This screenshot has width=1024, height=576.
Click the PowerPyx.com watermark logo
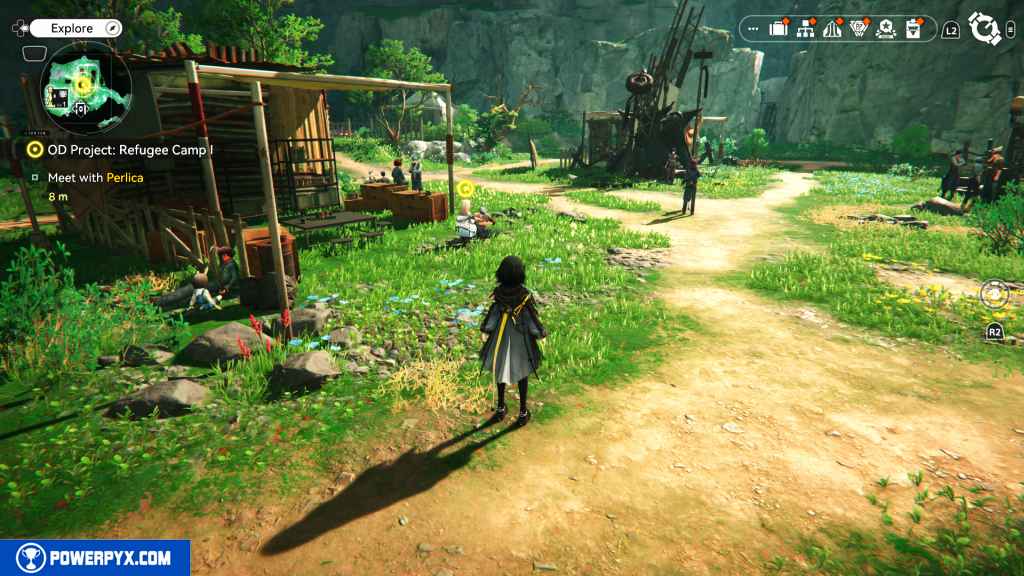click(95, 558)
